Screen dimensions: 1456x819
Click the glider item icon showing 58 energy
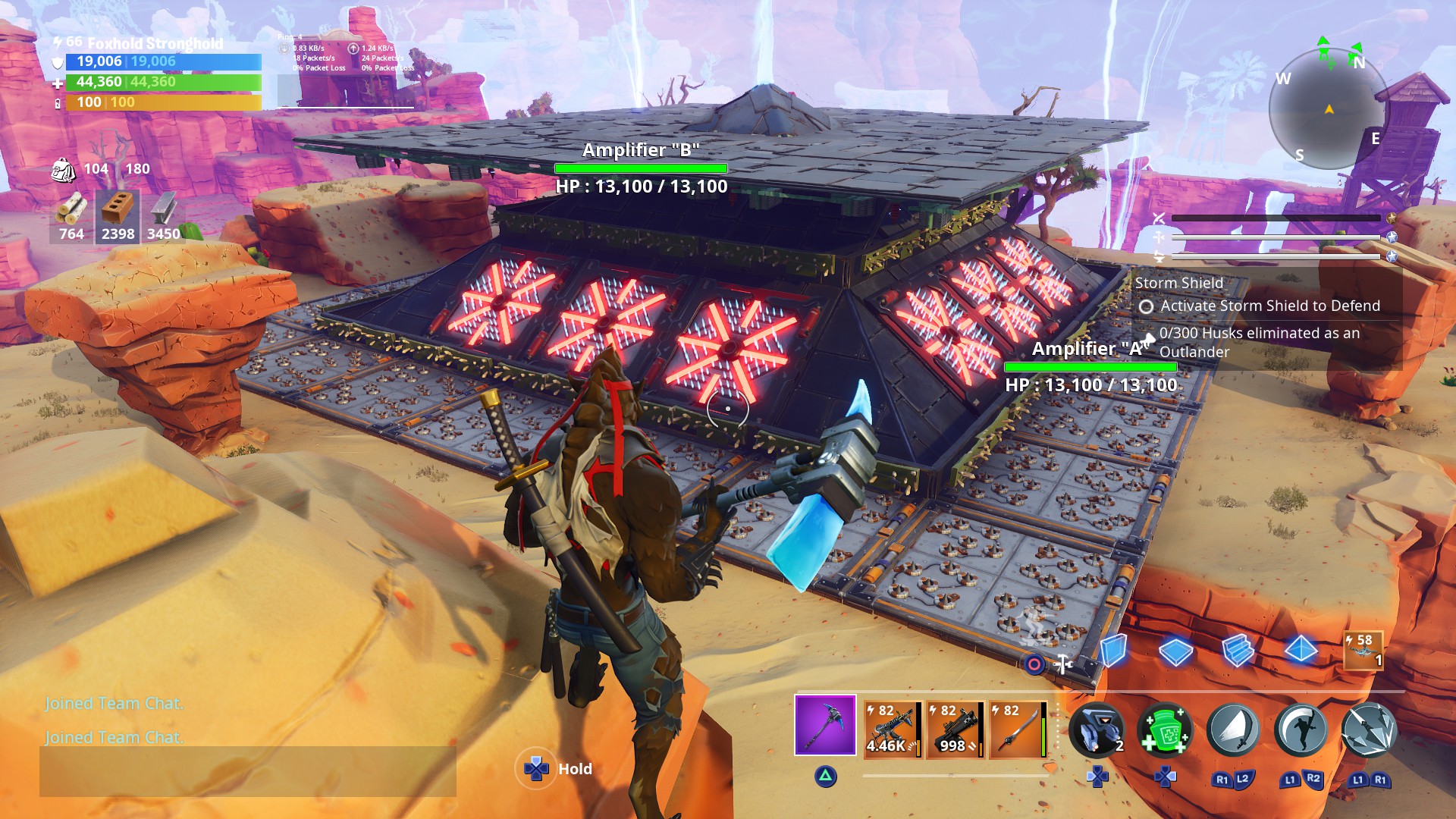pos(1365,648)
